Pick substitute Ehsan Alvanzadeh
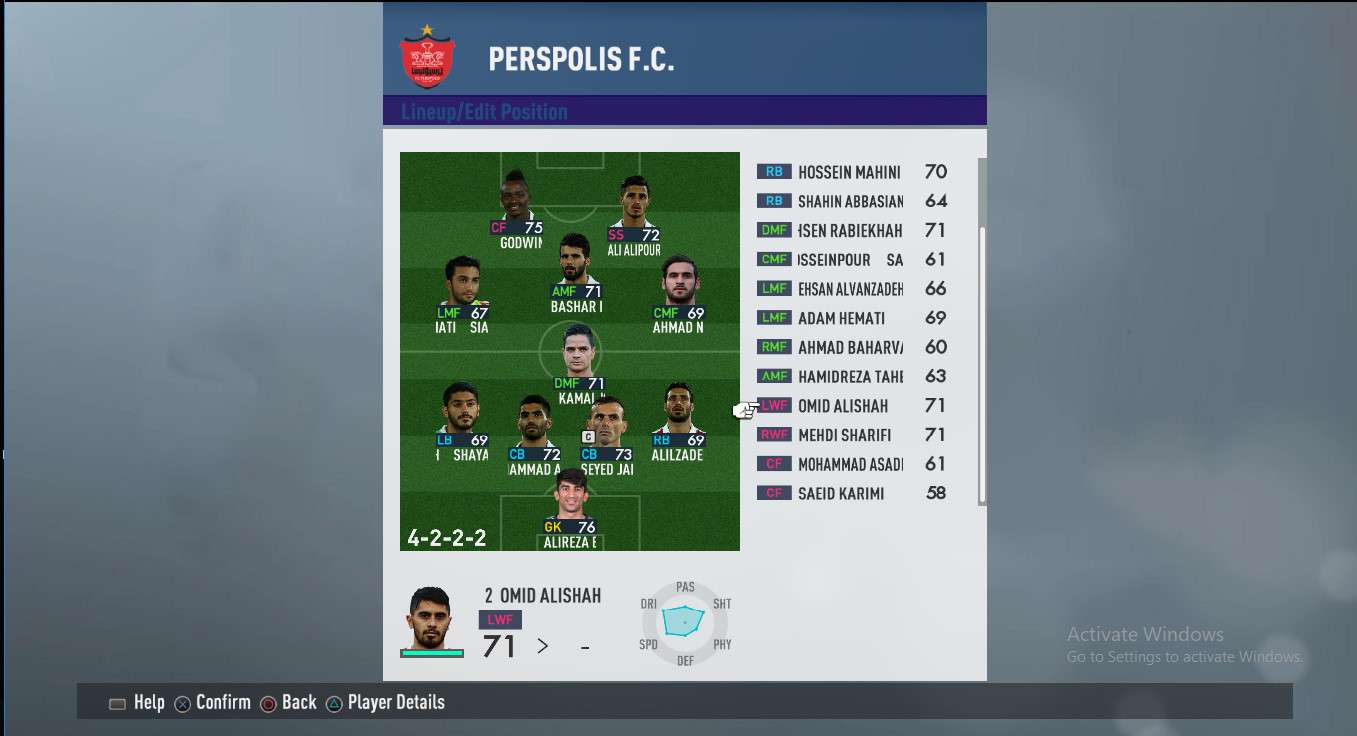The width and height of the screenshot is (1357, 736). (x=850, y=289)
